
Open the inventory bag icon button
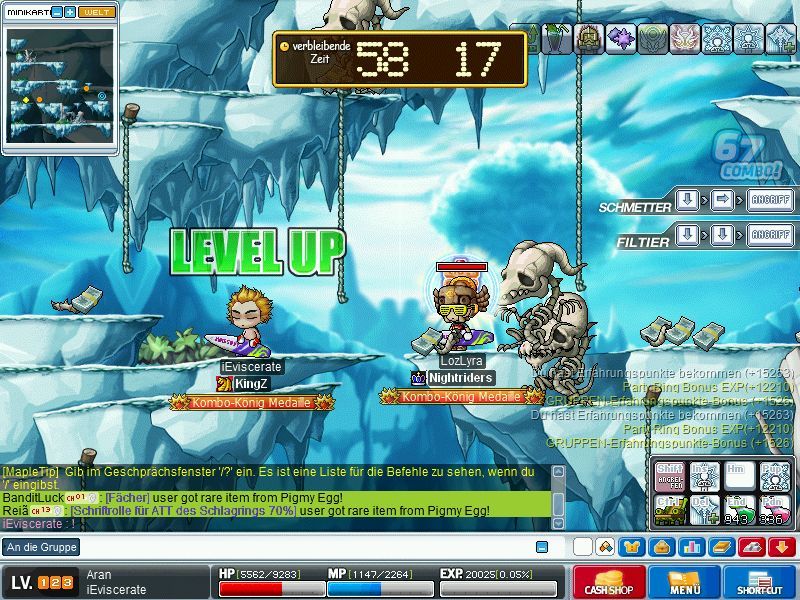point(661,547)
